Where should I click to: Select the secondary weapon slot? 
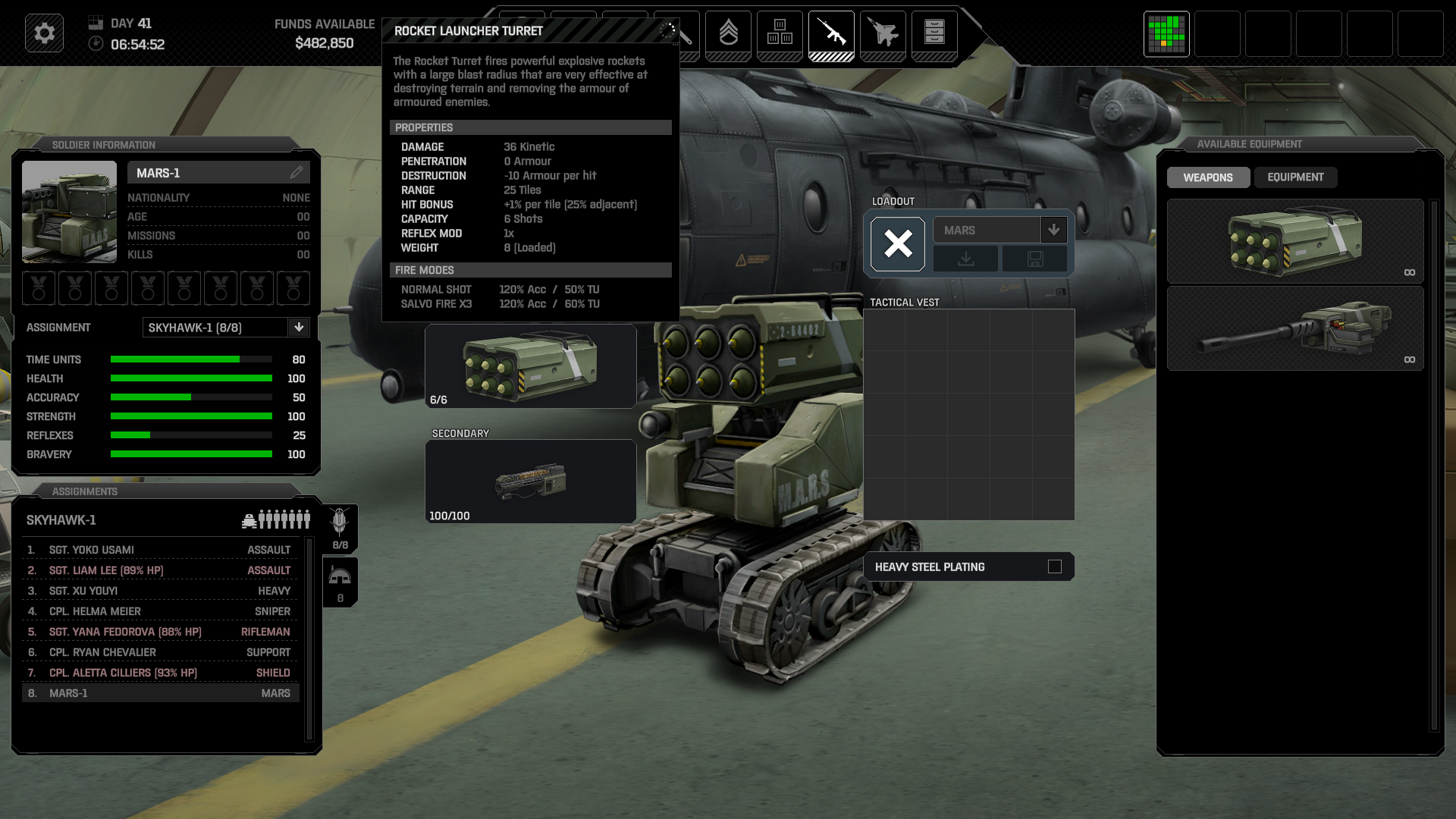tap(530, 482)
